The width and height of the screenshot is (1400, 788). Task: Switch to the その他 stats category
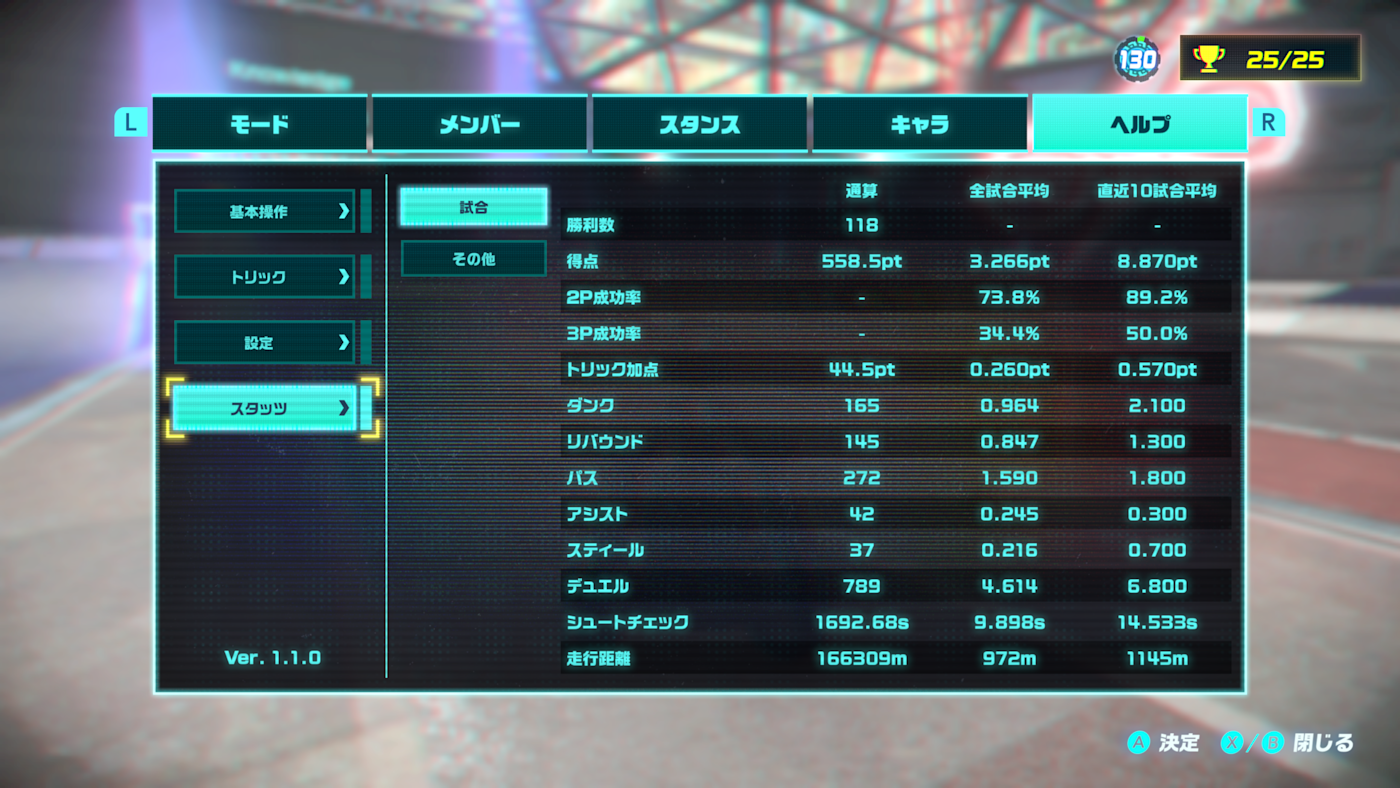tap(474, 259)
